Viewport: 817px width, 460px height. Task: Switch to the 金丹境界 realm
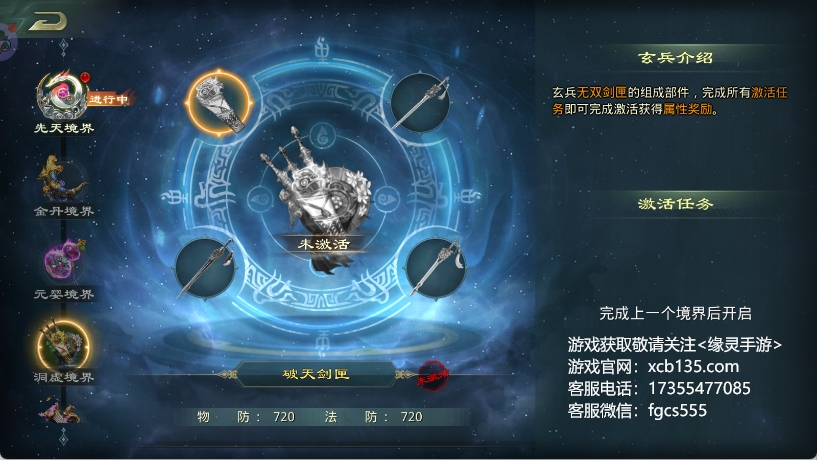pyautogui.click(x=62, y=181)
